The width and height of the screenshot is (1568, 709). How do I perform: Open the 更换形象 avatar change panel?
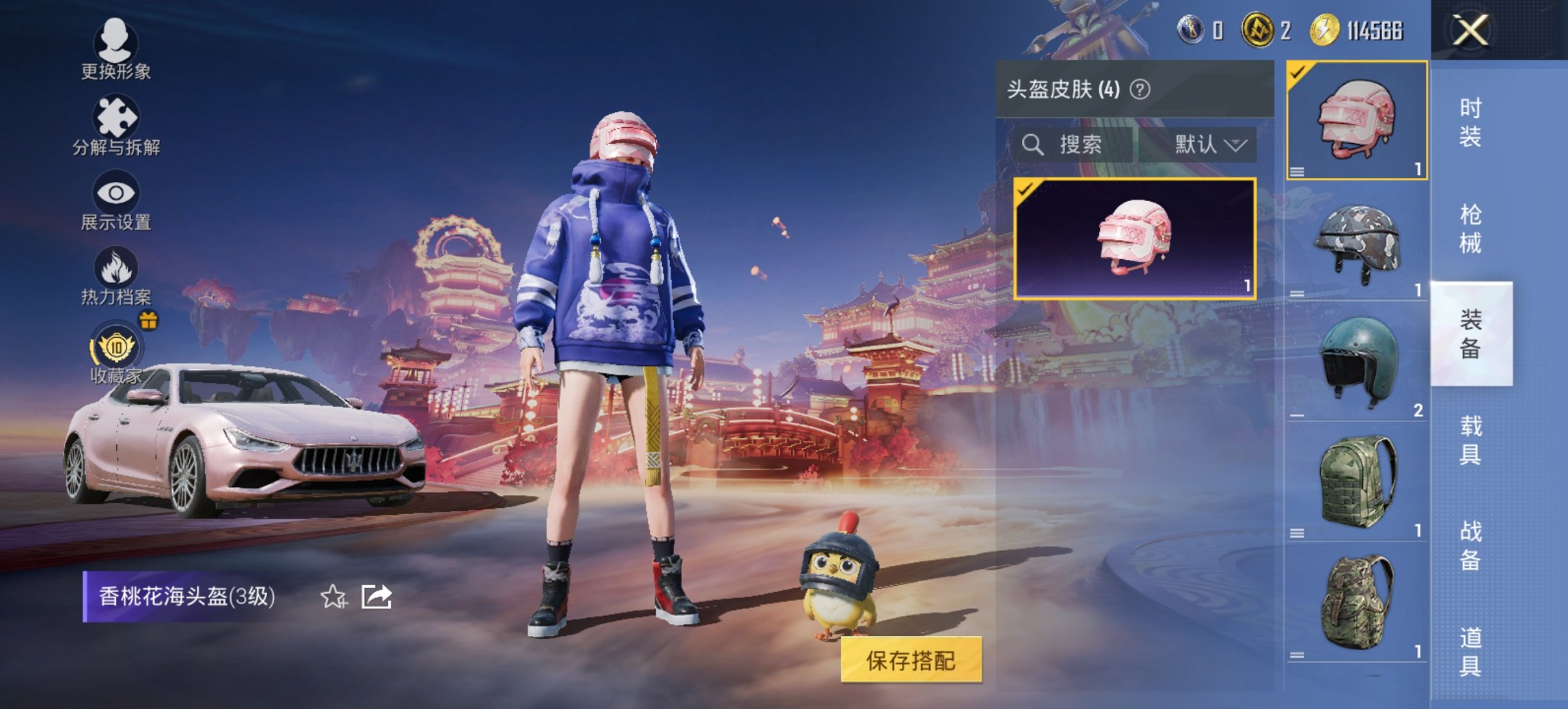pyautogui.click(x=116, y=55)
